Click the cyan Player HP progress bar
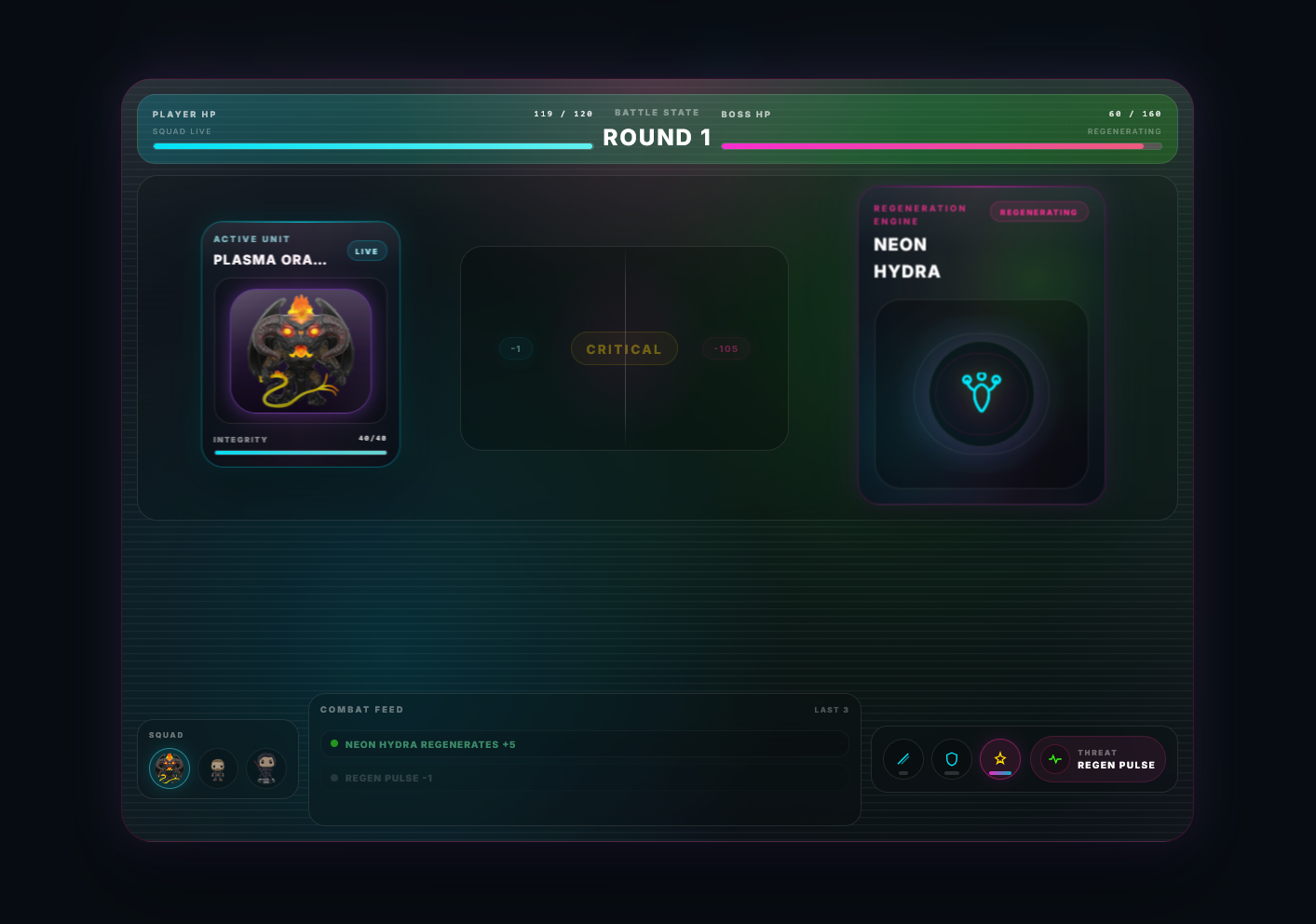This screenshot has width=1316, height=924. click(372, 145)
